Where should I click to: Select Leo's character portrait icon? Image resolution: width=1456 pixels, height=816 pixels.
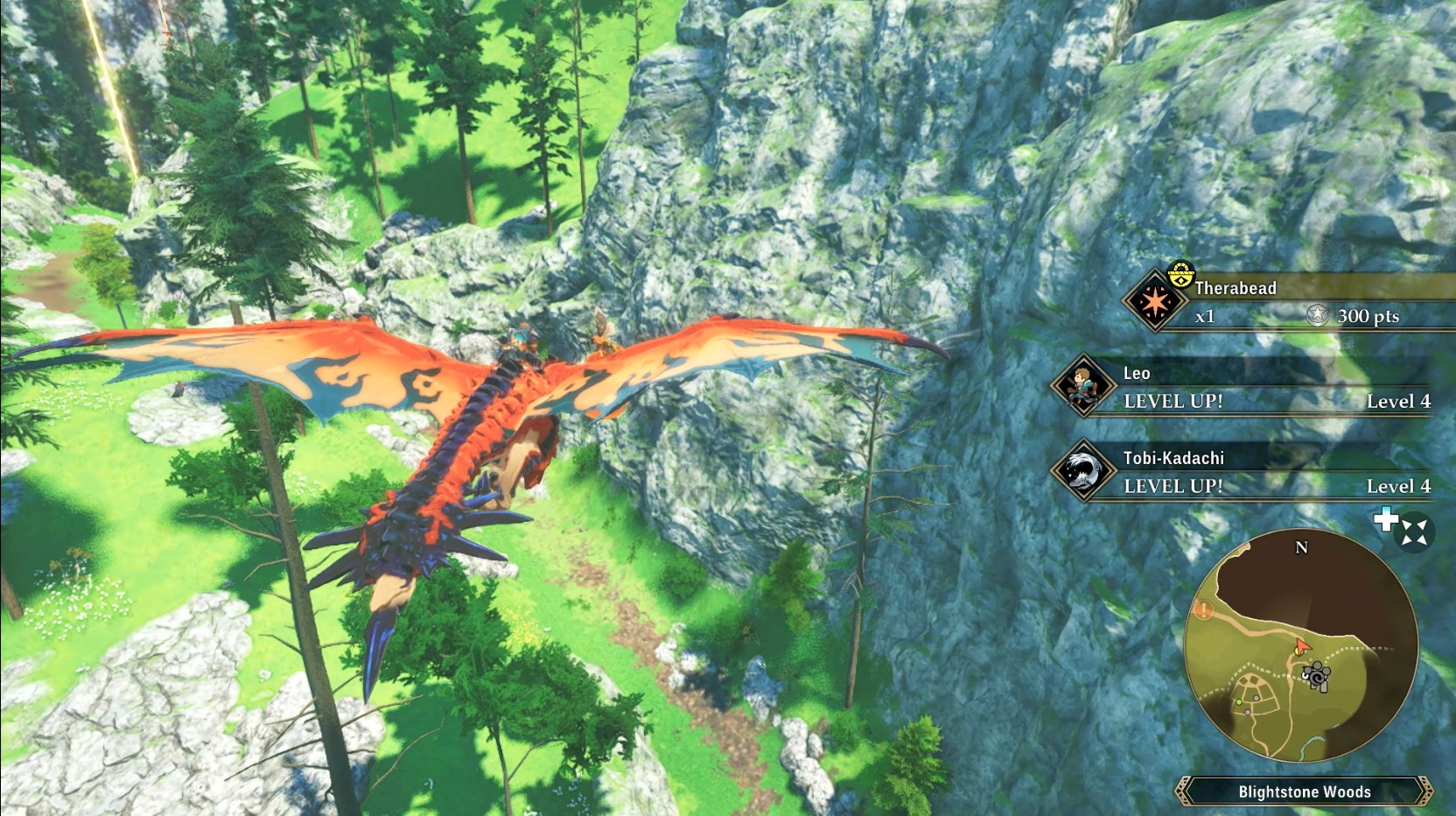1083,386
